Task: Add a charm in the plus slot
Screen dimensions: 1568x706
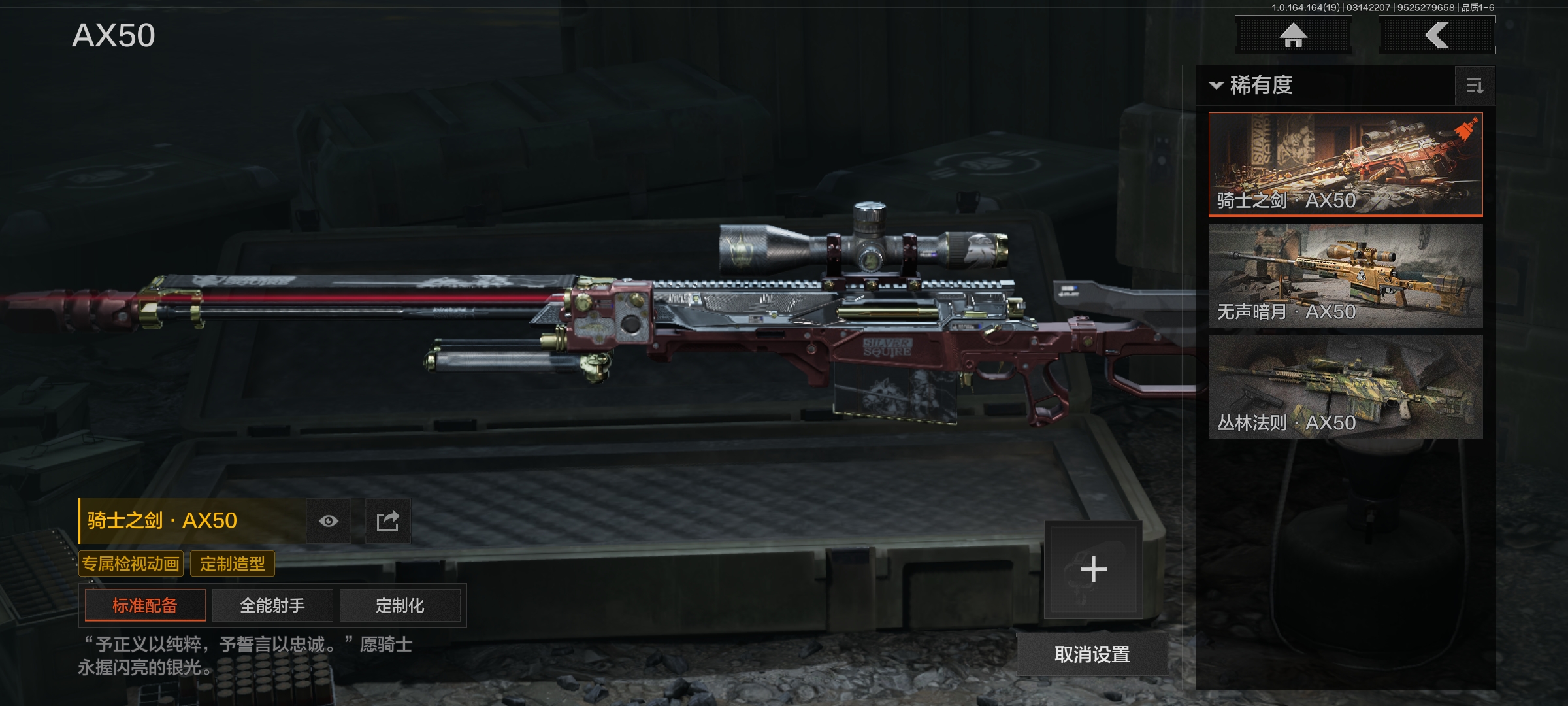Action: tap(1093, 569)
